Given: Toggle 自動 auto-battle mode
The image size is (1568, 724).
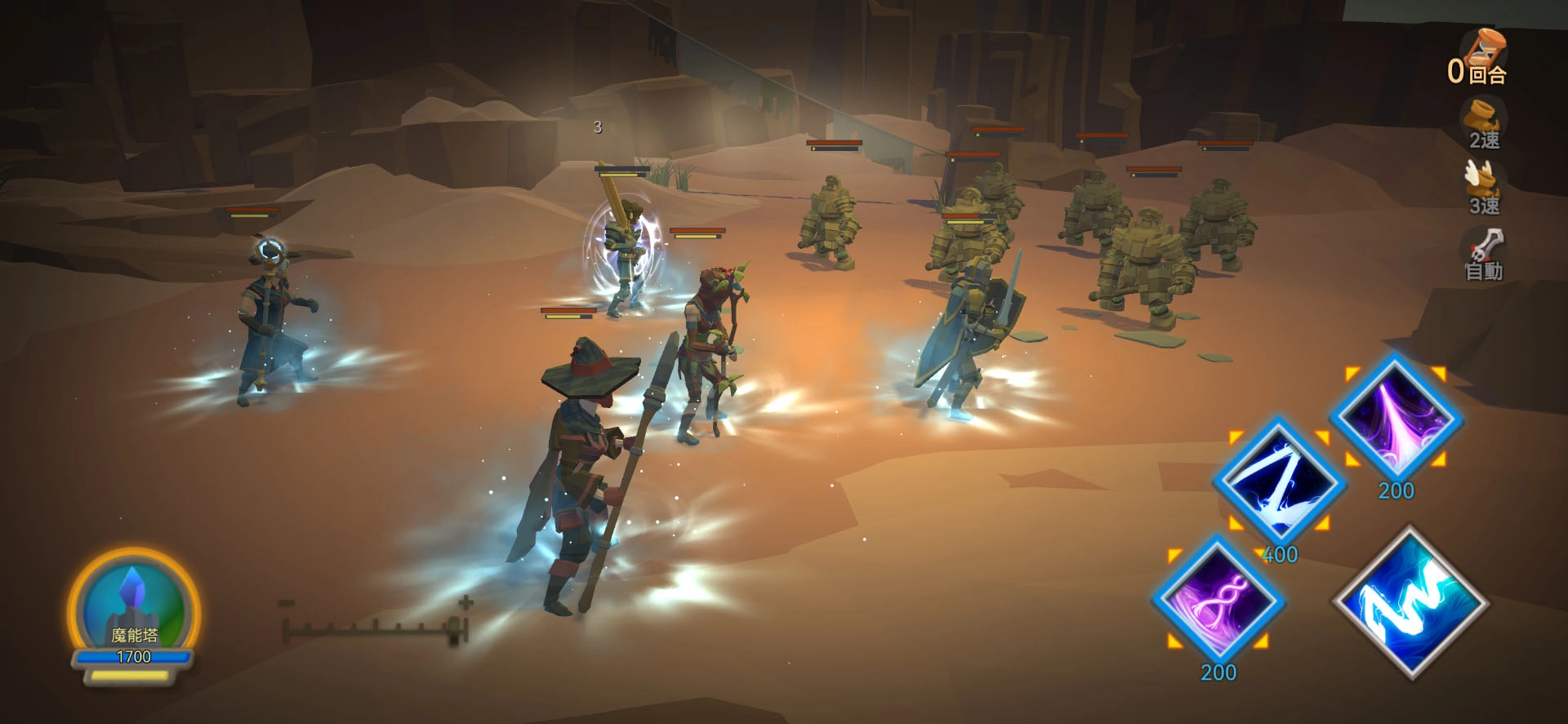Looking at the screenshot, I should [x=1483, y=255].
